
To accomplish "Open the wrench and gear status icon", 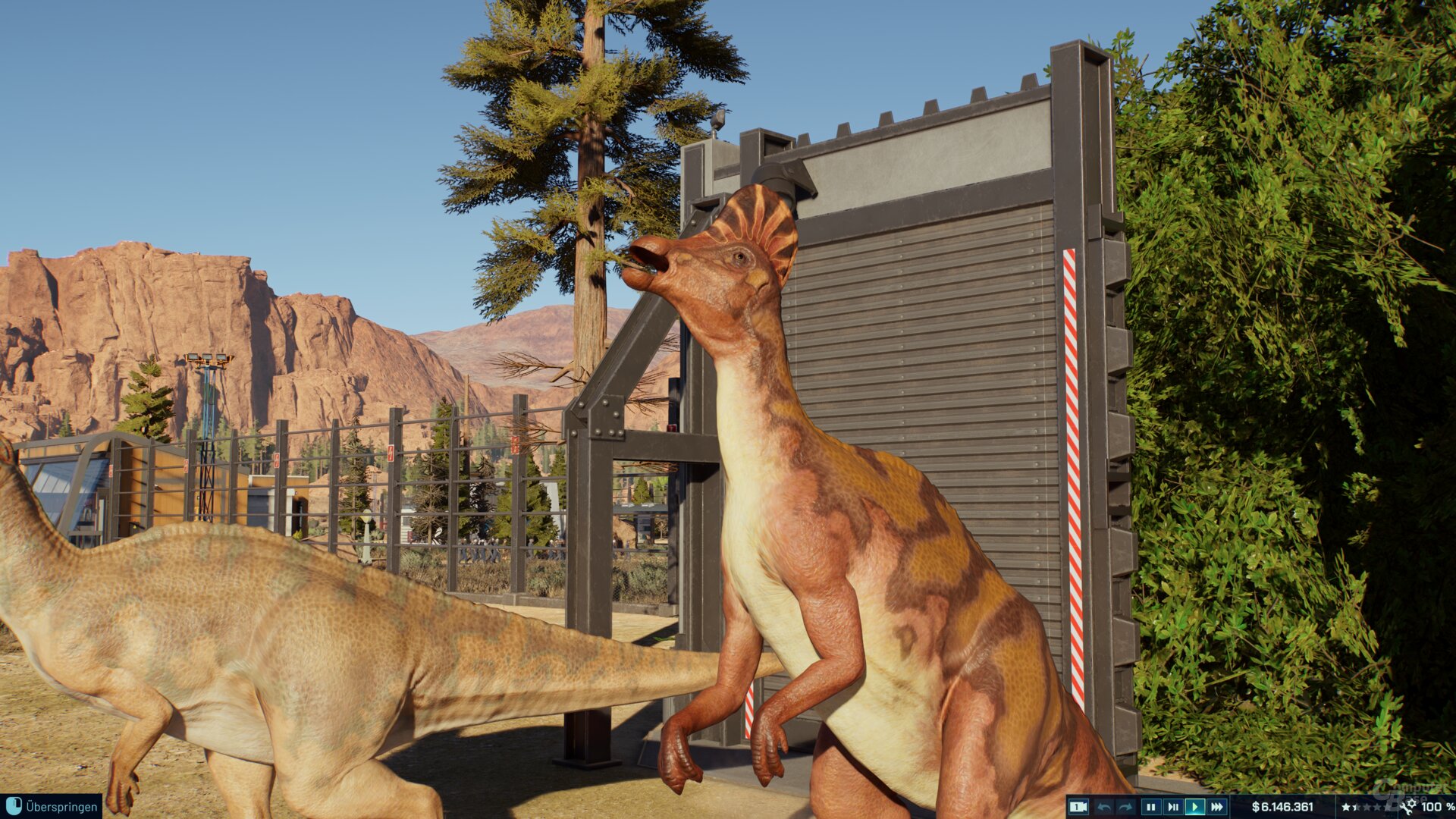I will [1409, 806].
